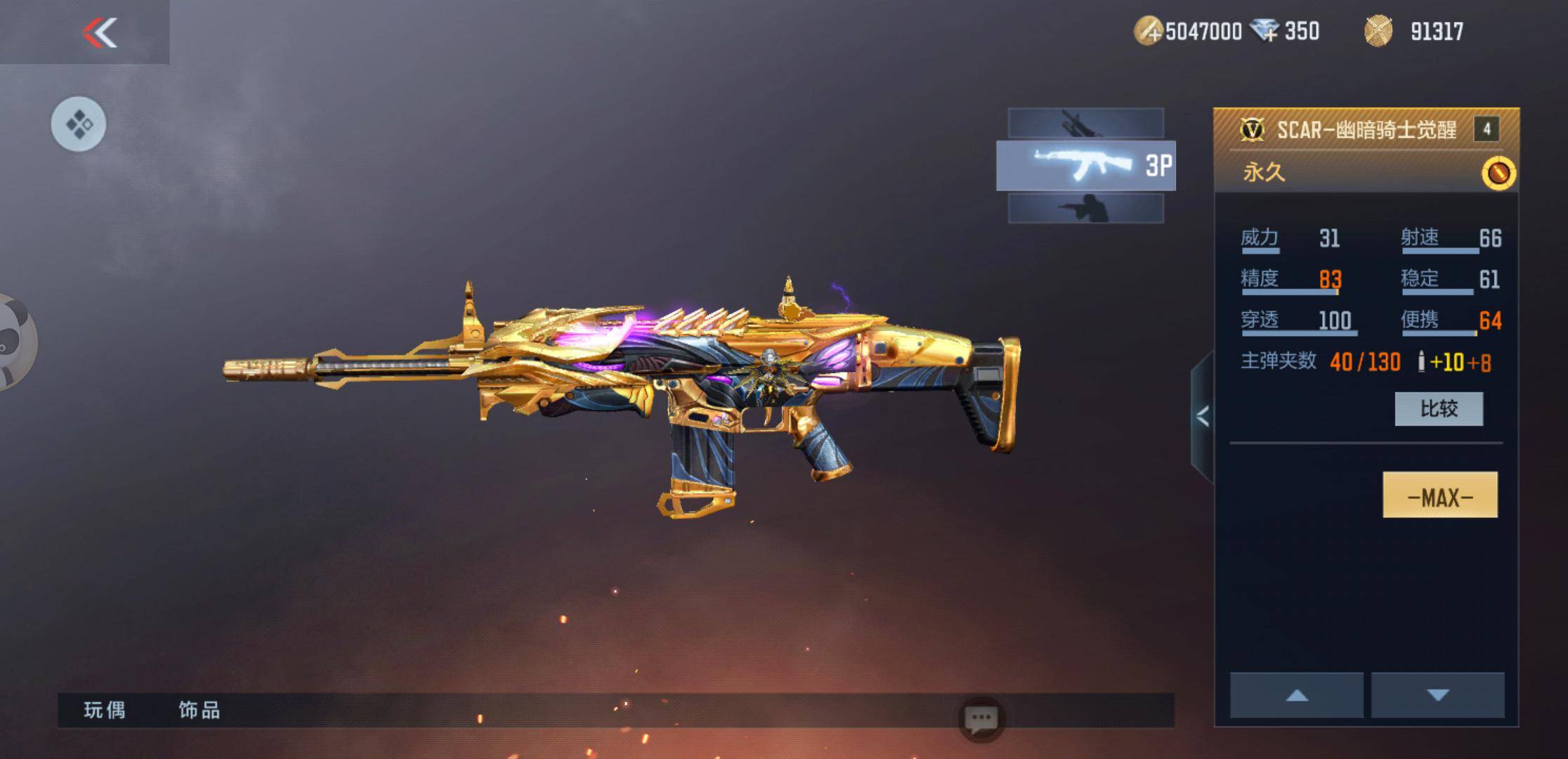Click the four-diamond round icon button
This screenshot has height=759, width=1568.
point(79,124)
